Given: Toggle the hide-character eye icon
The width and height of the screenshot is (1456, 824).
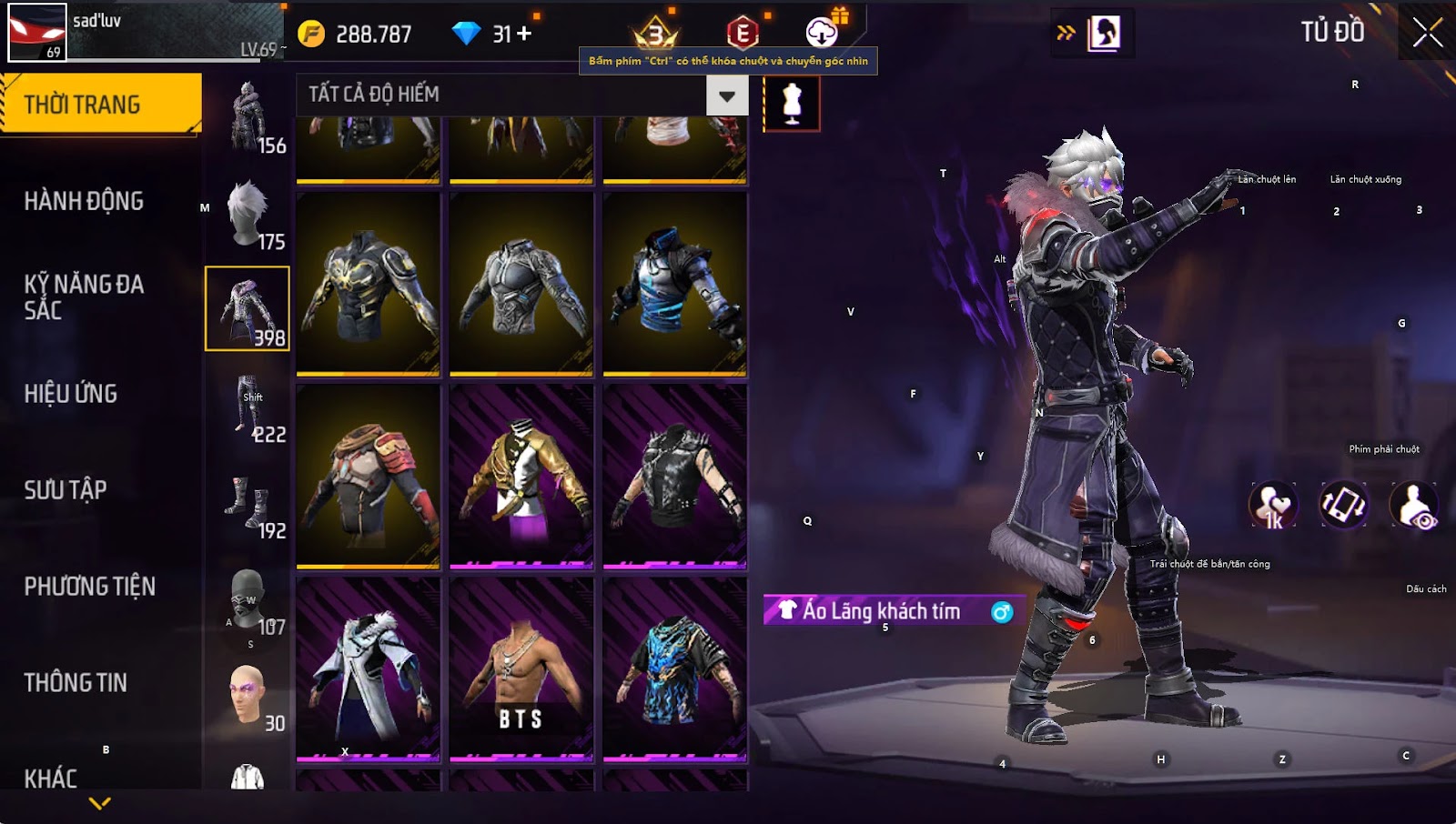Looking at the screenshot, I should point(1414,505).
